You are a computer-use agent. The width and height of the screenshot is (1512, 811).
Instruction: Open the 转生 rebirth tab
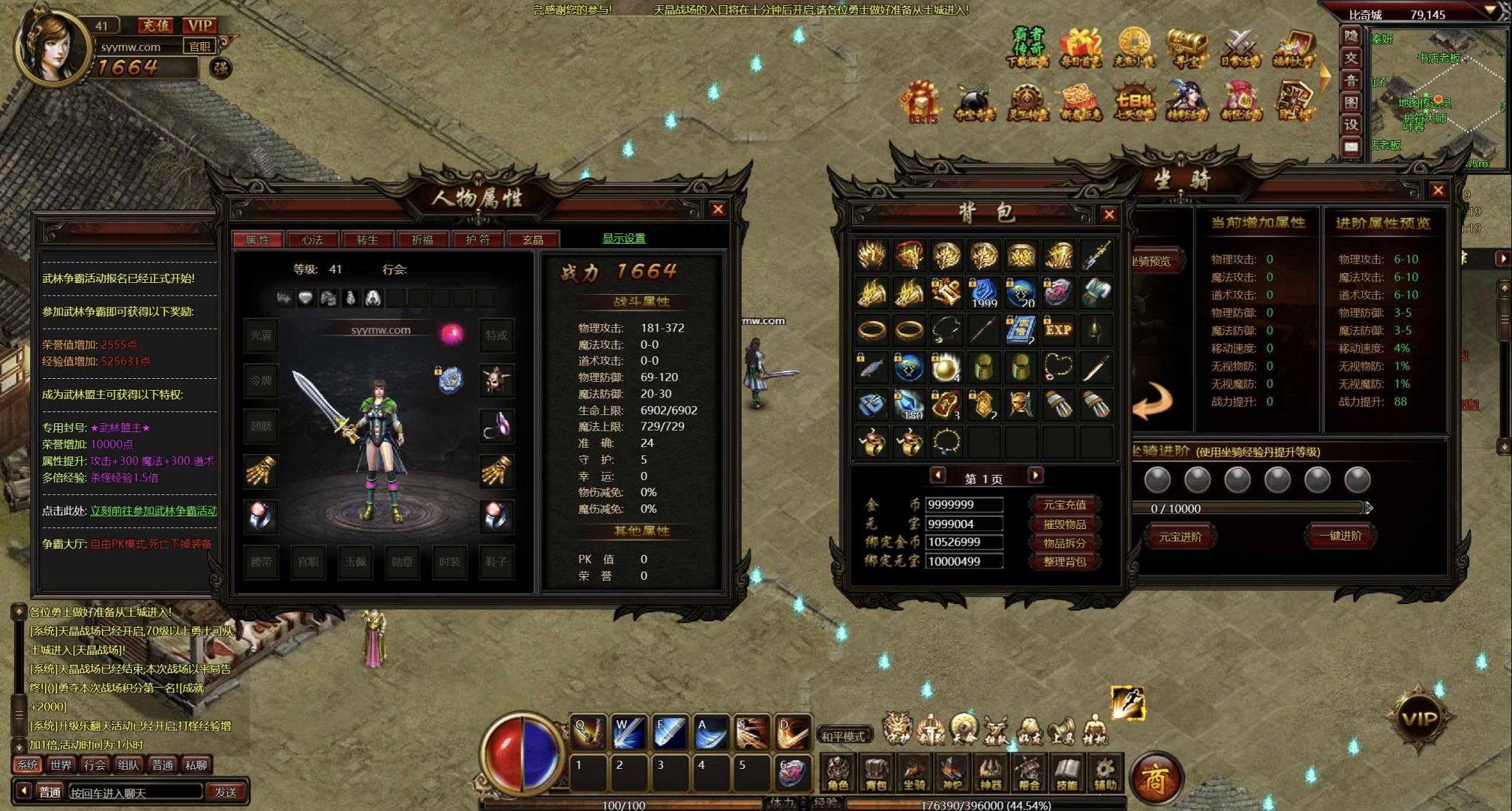[x=367, y=240]
